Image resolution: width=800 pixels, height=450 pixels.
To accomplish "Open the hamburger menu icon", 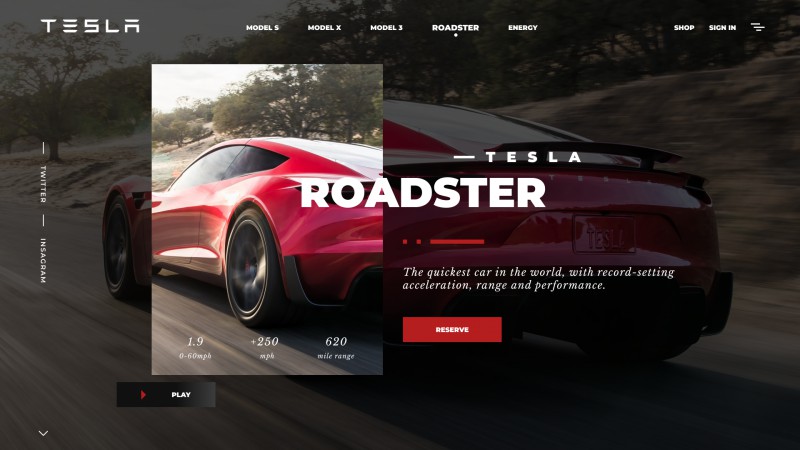I will pos(758,28).
